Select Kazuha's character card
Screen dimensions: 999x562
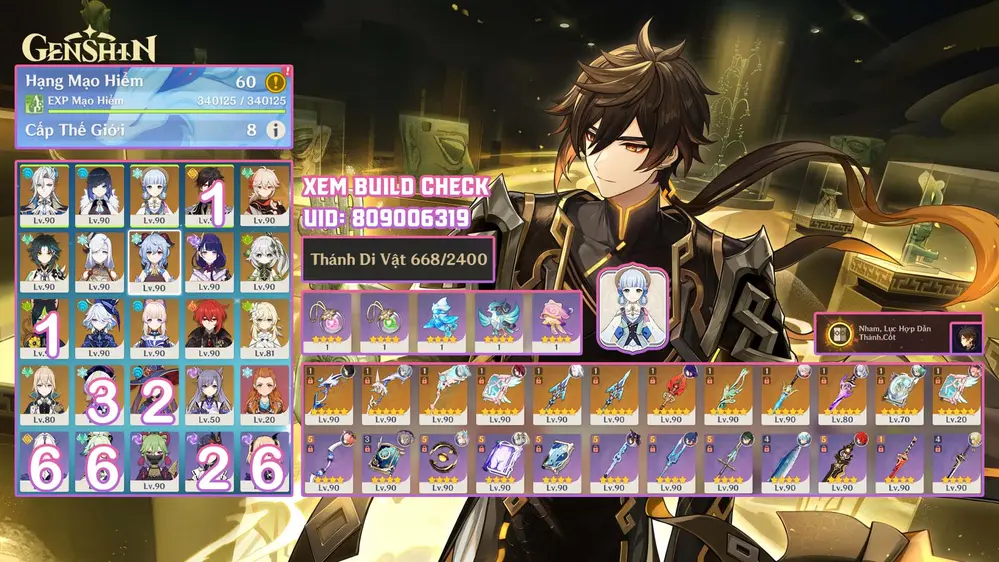click(264, 194)
